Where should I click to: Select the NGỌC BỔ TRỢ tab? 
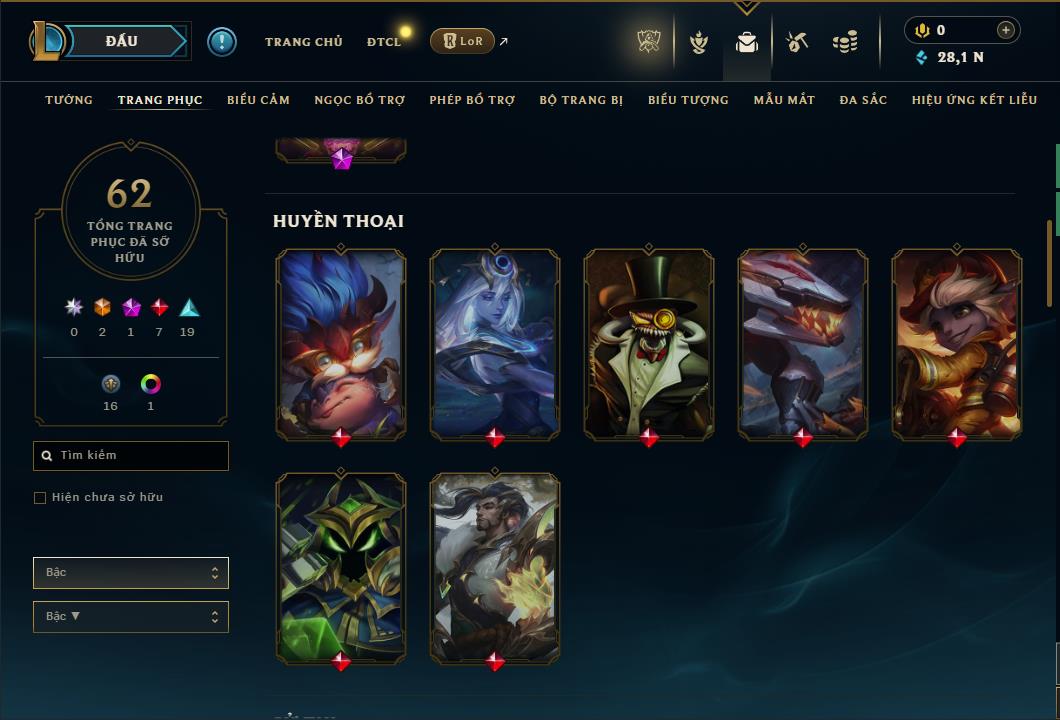click(x=359, y=100)
